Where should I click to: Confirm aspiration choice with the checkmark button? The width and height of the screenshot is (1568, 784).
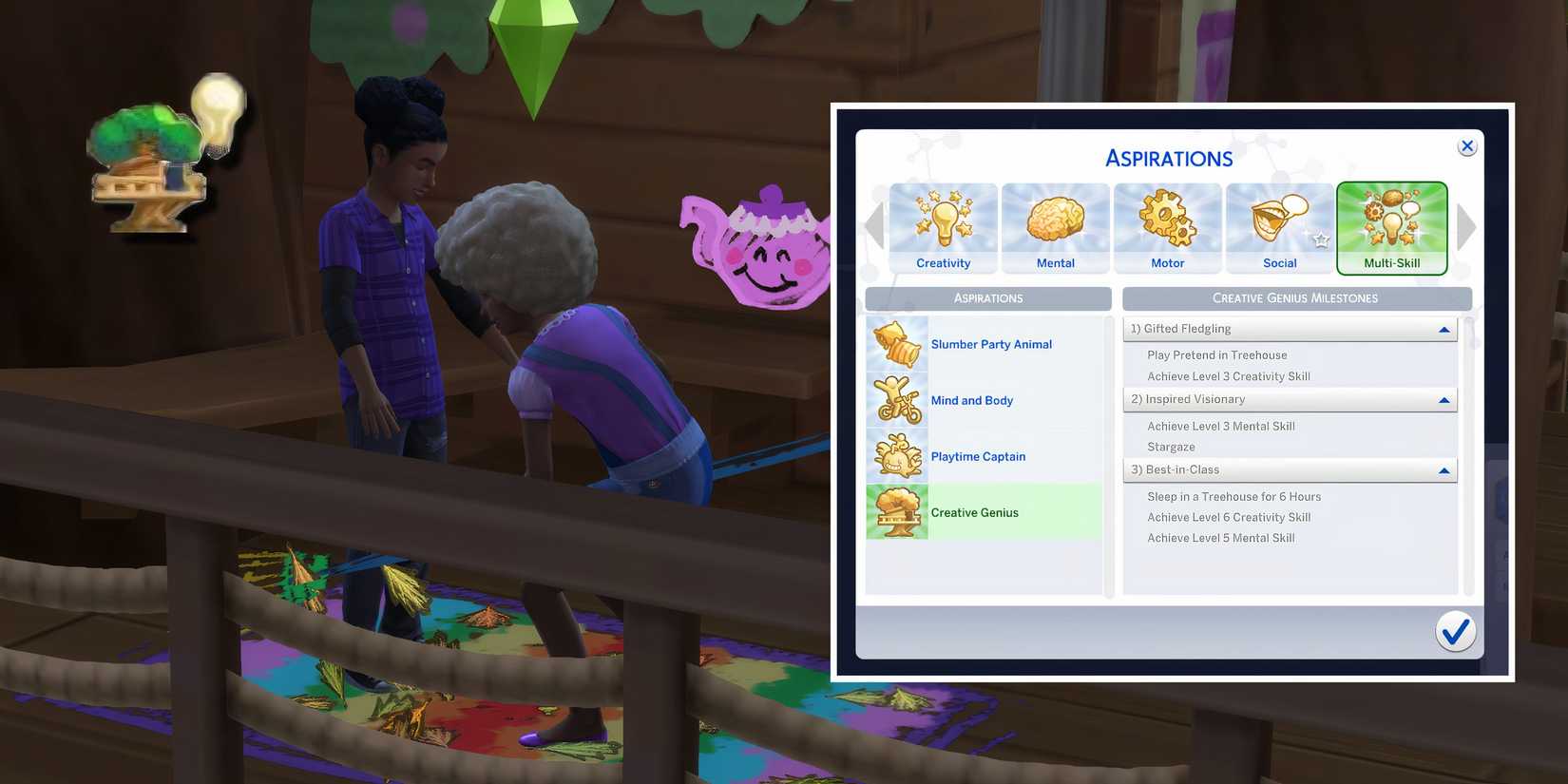(1455, 630)
